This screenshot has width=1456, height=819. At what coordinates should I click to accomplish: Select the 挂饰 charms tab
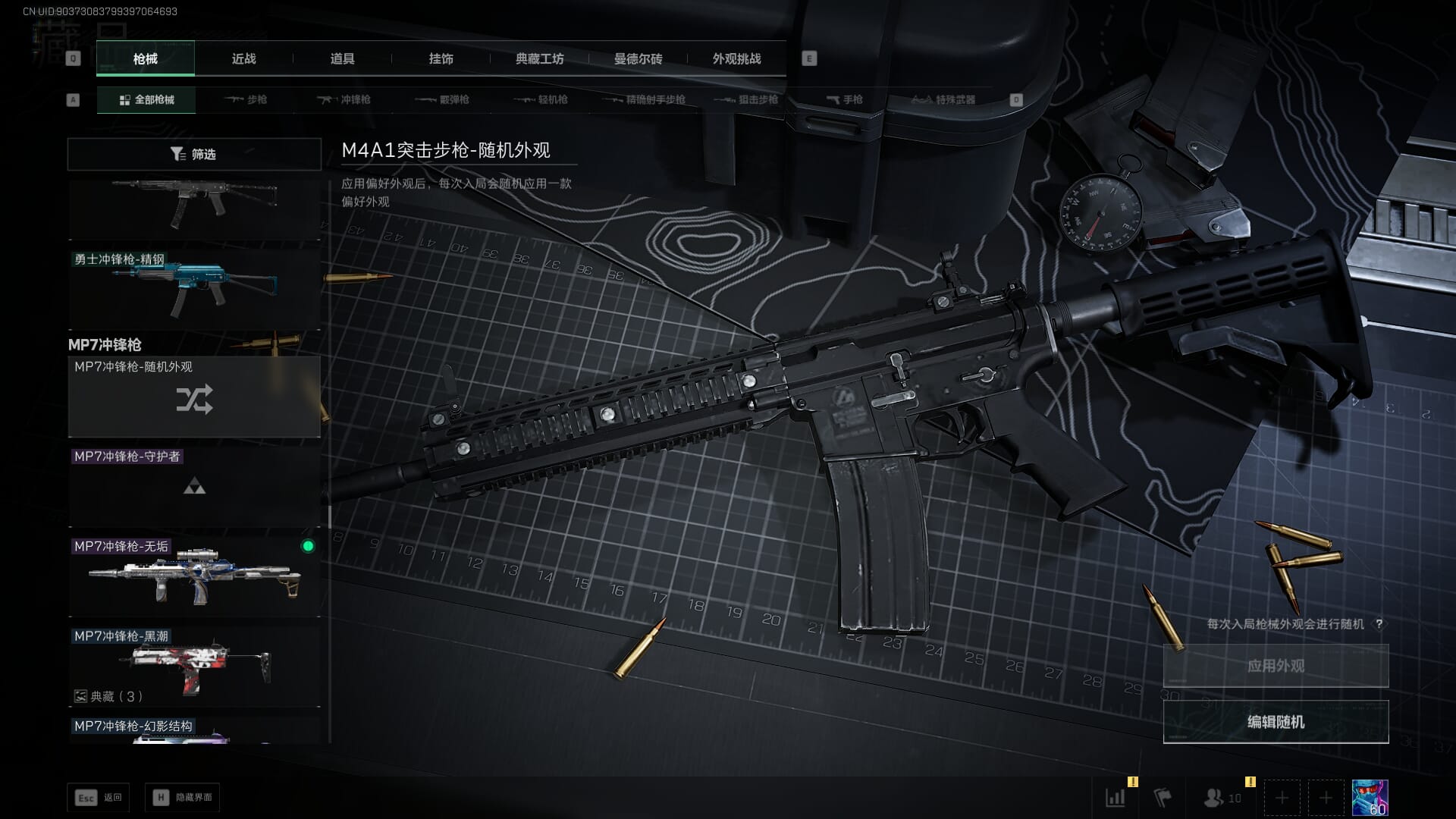[441, 58]
